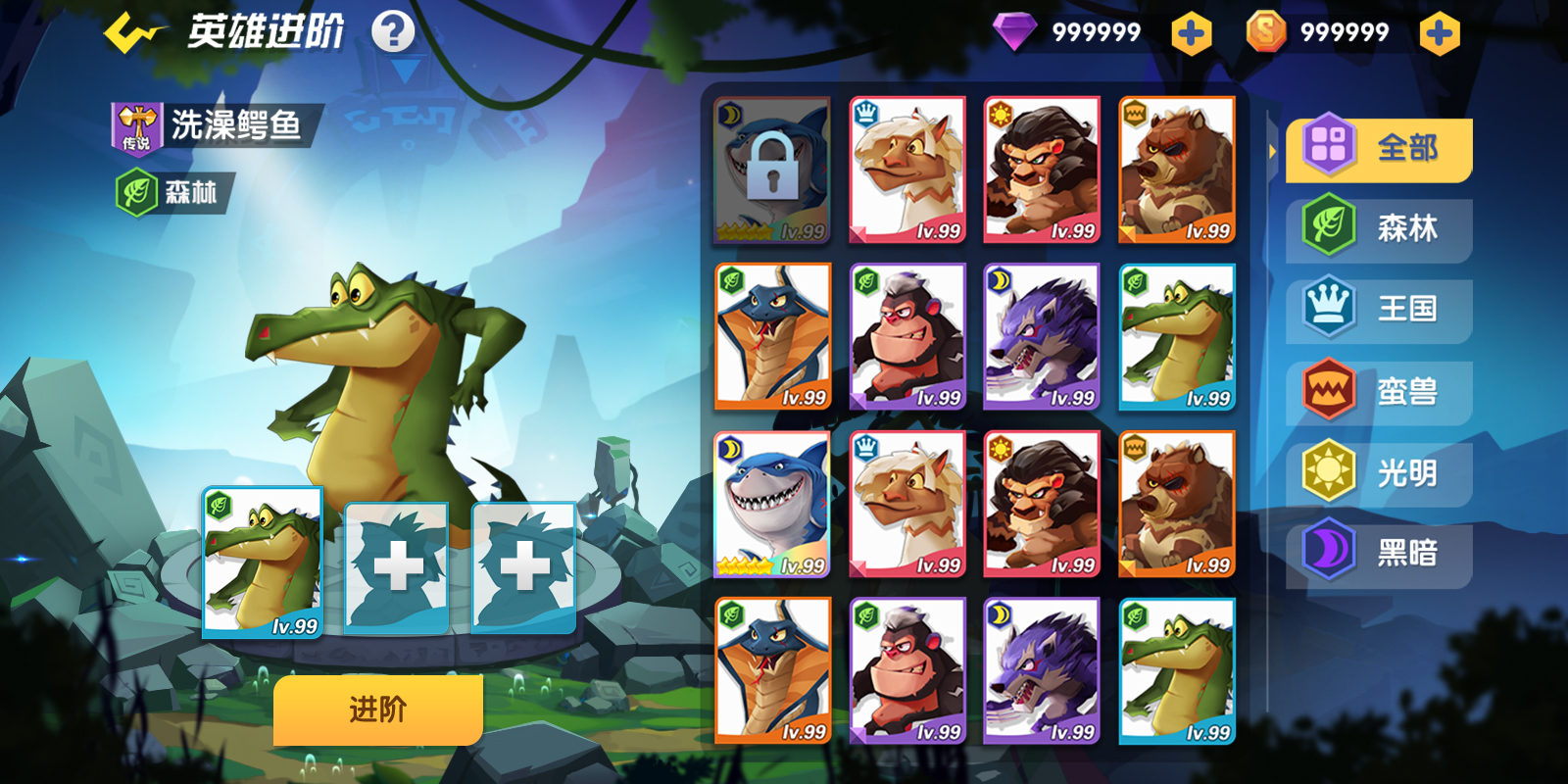Filter heroes by 森林 faction
This screenshot has width=1568, height=784.
pyautogui.click(x=1380, y=229)
